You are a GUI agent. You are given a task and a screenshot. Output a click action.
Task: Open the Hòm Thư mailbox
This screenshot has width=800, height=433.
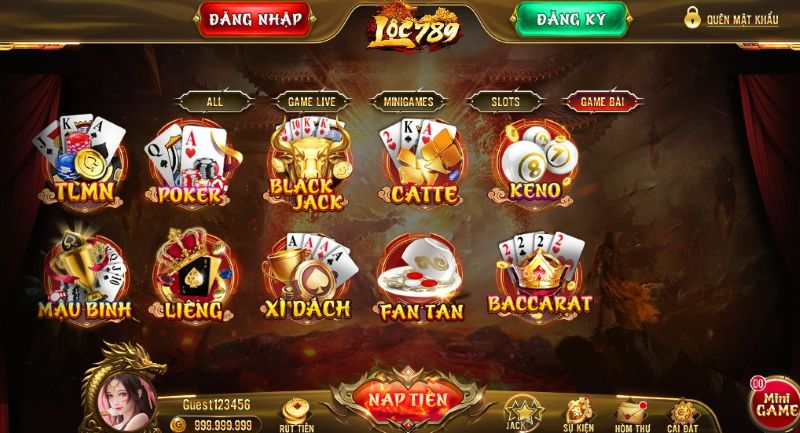631,411
